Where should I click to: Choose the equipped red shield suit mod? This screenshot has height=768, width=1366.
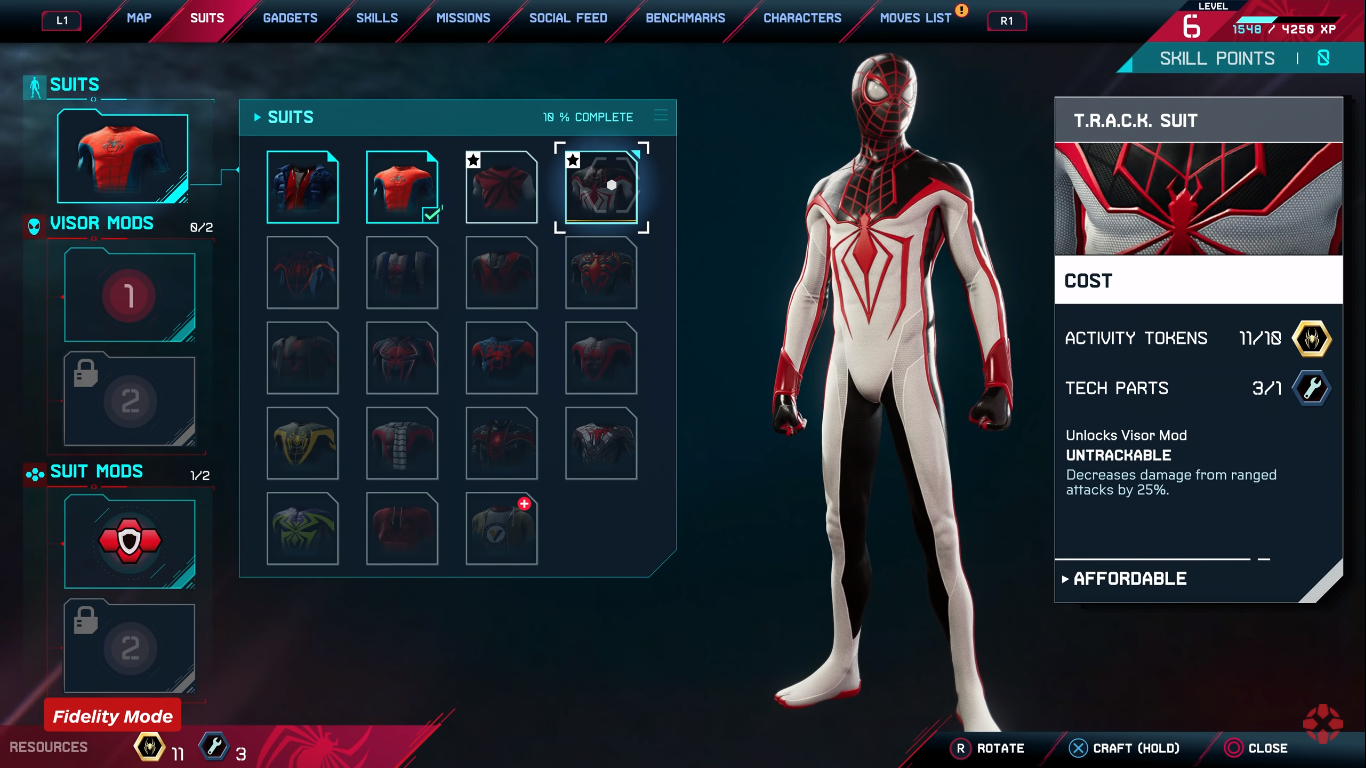130,542
